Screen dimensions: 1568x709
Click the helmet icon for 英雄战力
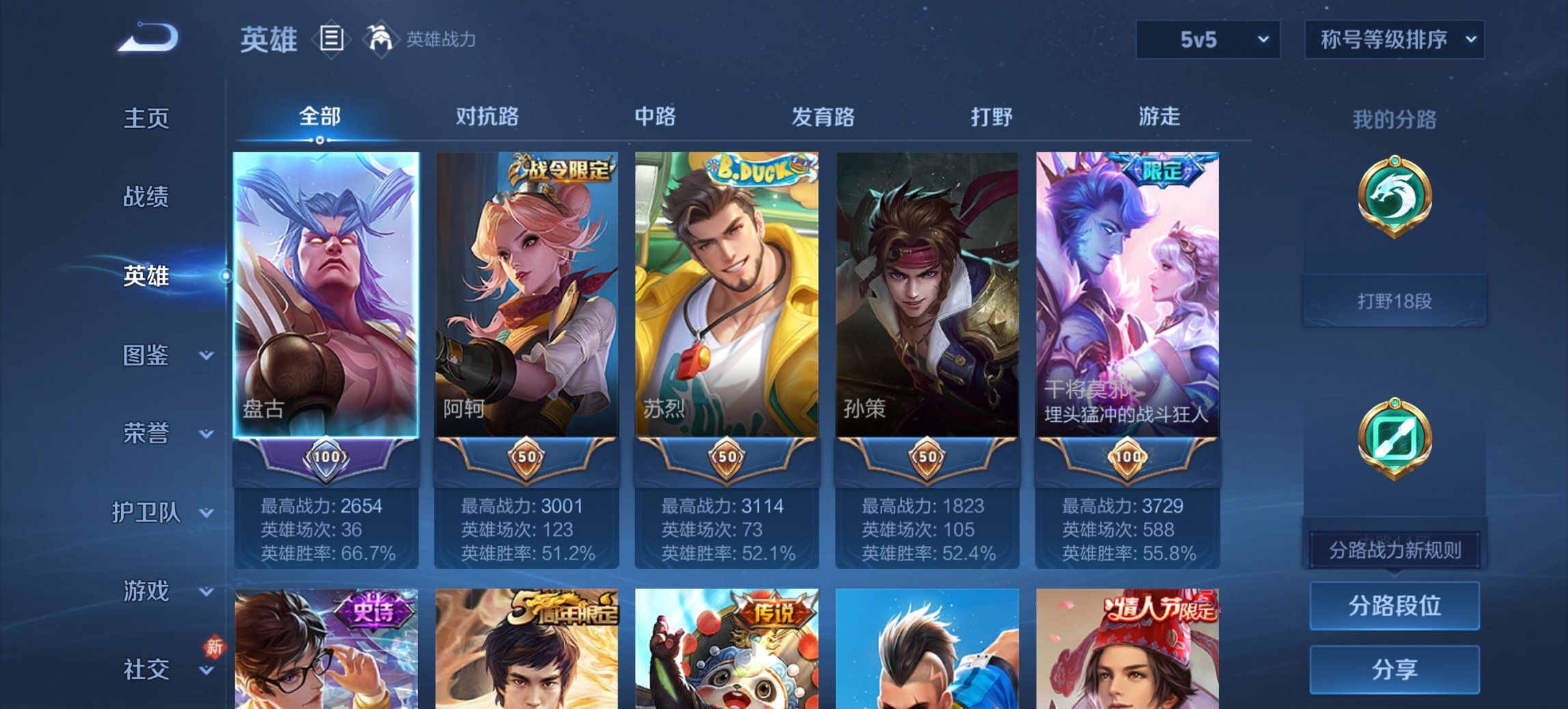380,39
